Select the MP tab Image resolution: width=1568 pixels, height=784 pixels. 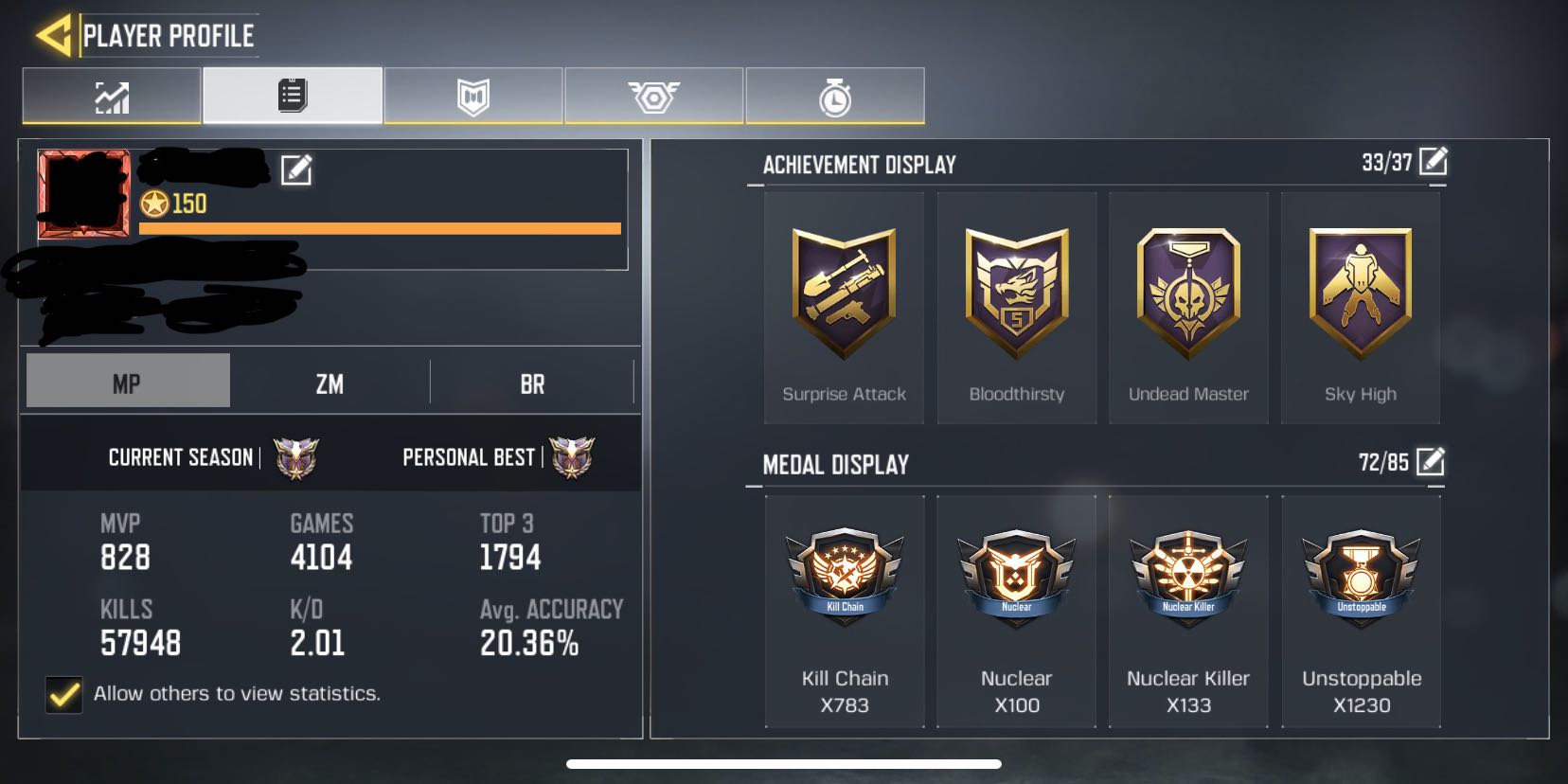tap(127, 380)
